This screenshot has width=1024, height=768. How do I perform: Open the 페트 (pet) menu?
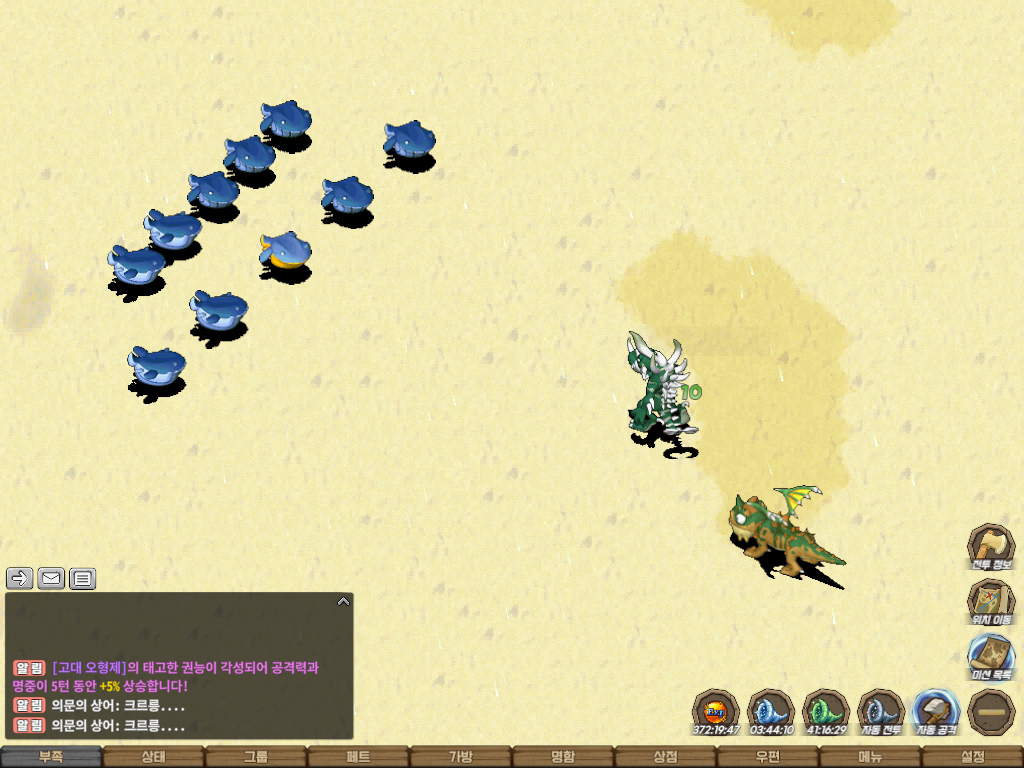(358, 757)
